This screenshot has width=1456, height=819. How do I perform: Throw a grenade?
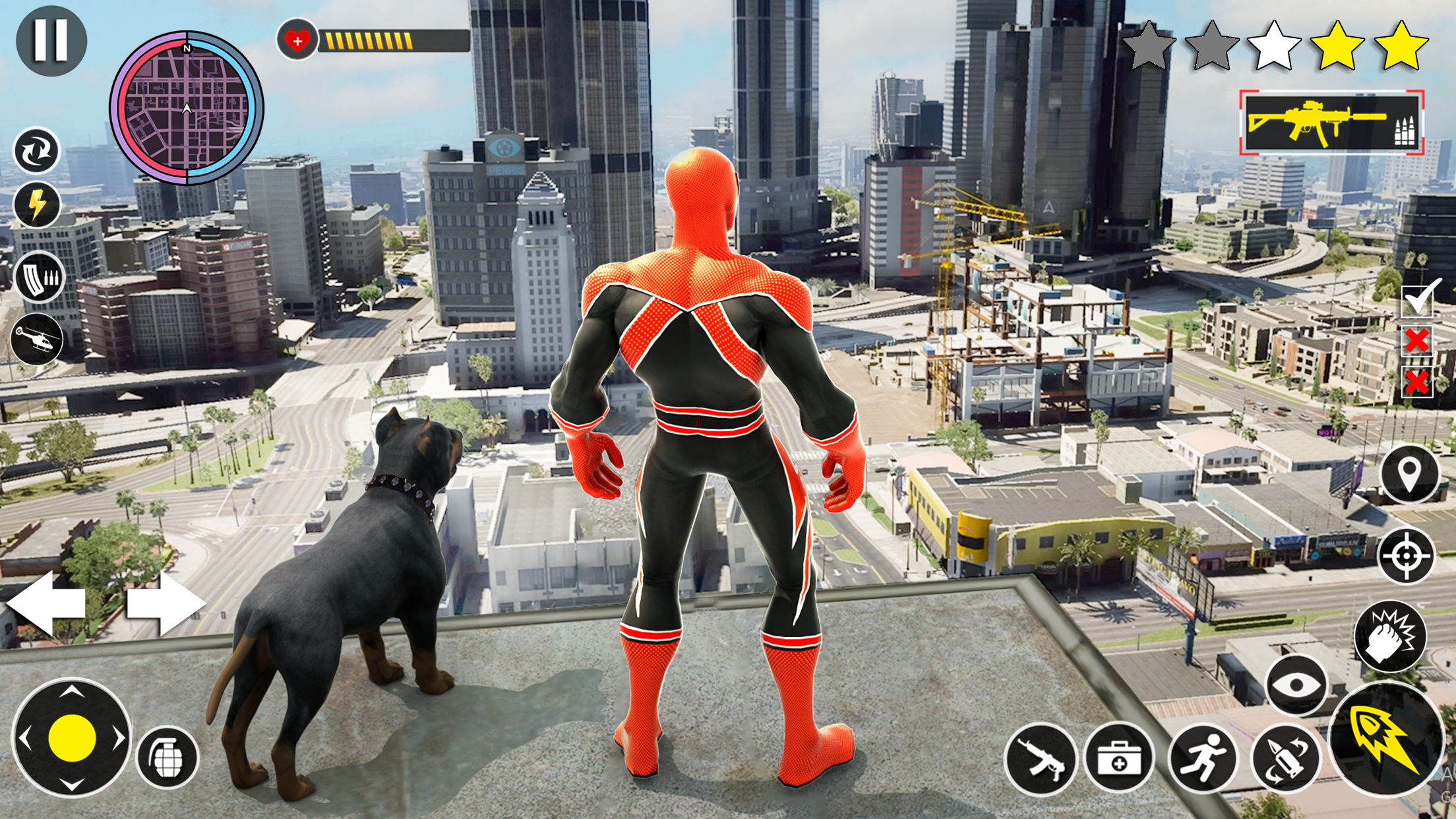coord(167,758)
